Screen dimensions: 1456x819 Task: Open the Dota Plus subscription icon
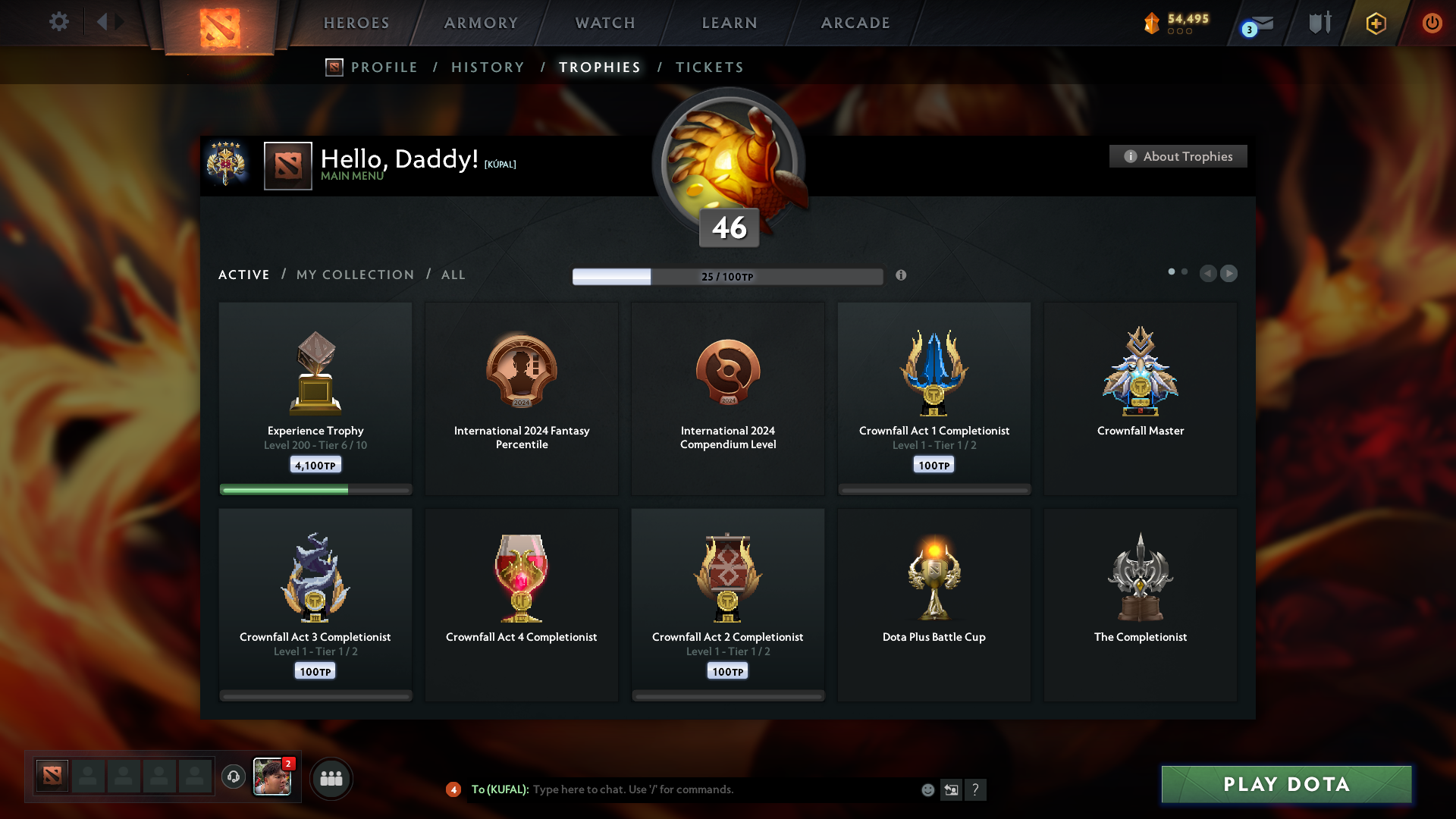point(1375,24)
